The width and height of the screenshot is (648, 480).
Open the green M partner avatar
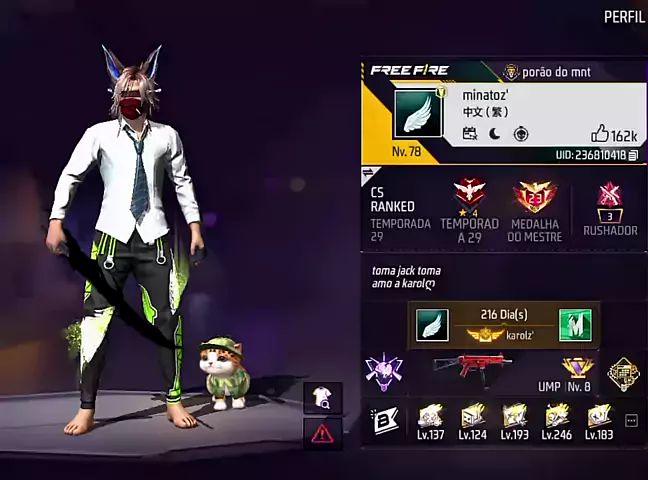coord(575,324)
